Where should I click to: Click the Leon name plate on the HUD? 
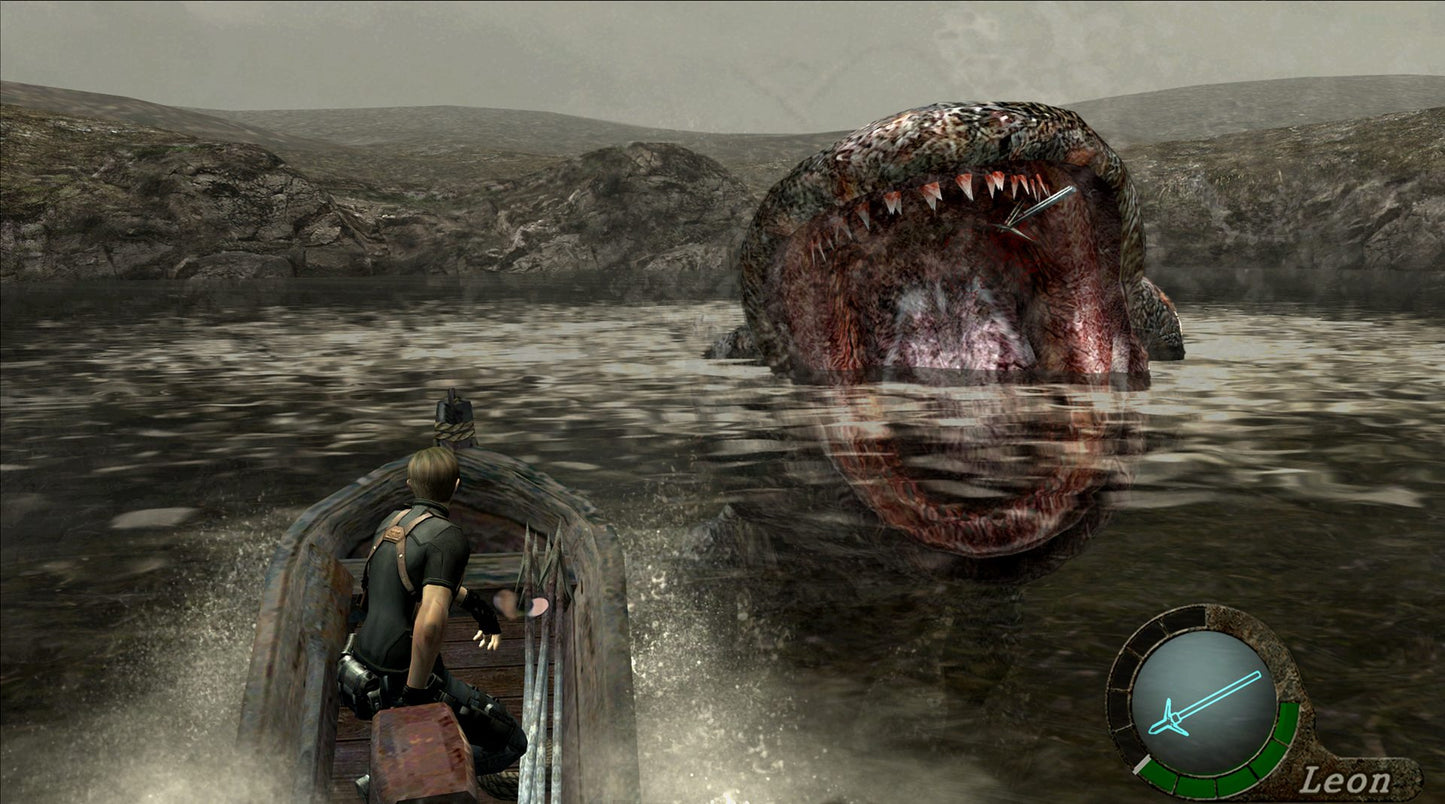tap(1347, 779)
